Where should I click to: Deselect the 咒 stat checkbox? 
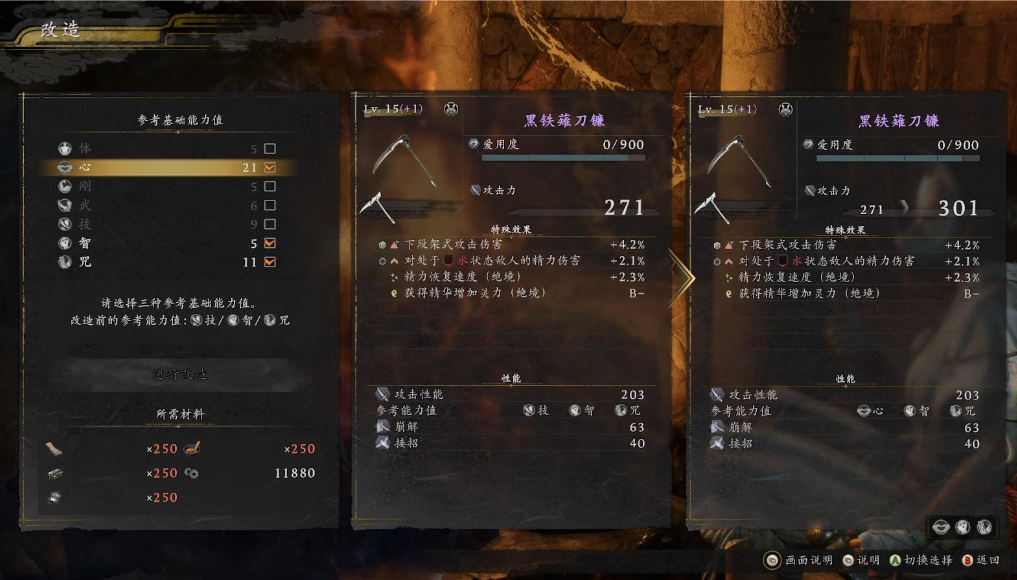(x=269, y=262)
